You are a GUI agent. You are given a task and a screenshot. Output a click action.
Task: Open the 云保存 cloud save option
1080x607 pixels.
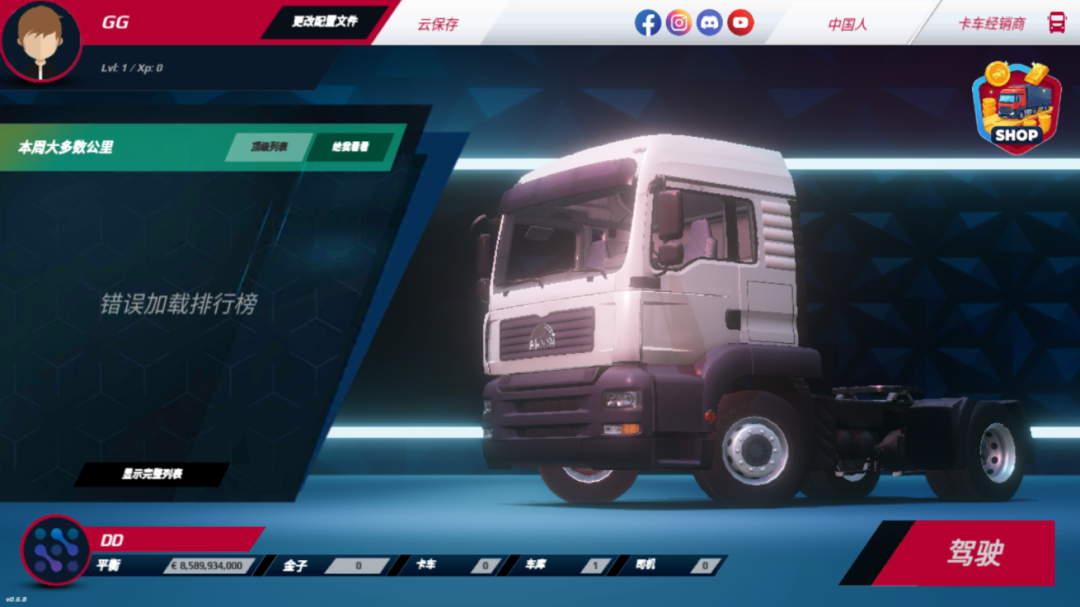[438, 24]
